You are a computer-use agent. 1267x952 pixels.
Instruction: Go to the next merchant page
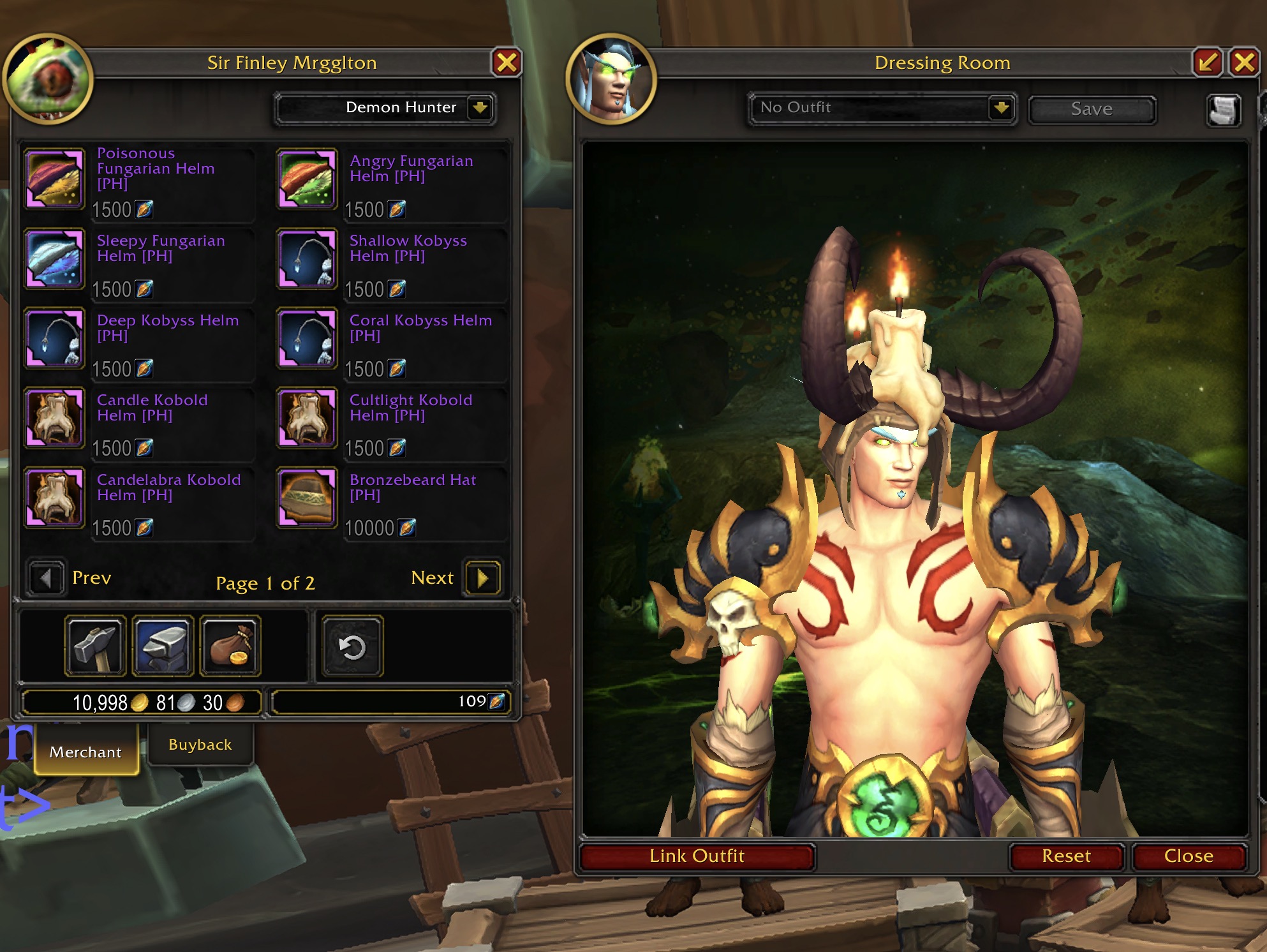click(483, 578)
